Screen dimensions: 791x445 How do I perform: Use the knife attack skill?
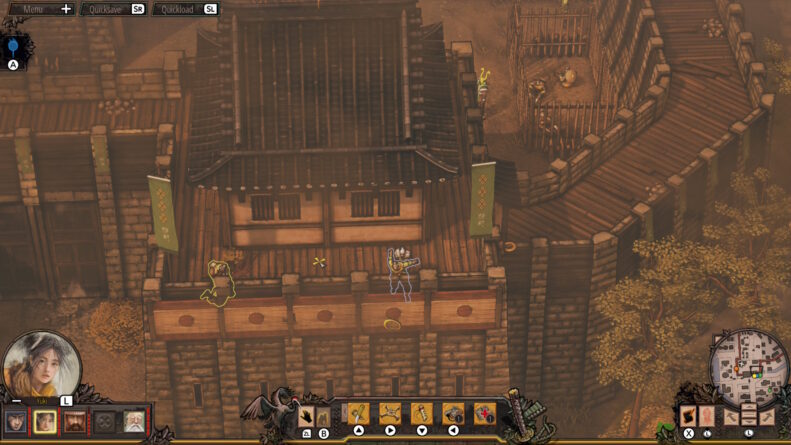point(358,414)
